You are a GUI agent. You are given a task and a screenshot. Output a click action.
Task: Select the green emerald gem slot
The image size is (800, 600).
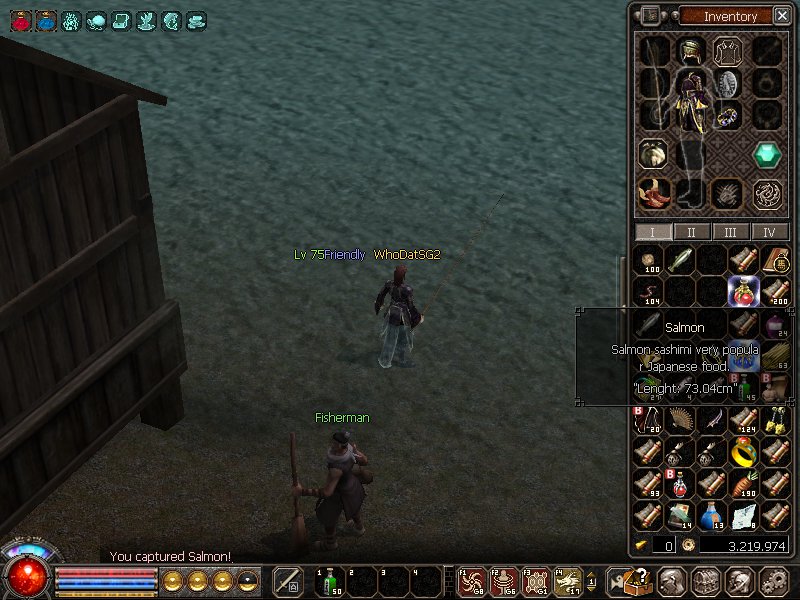(x=768, y=155)
